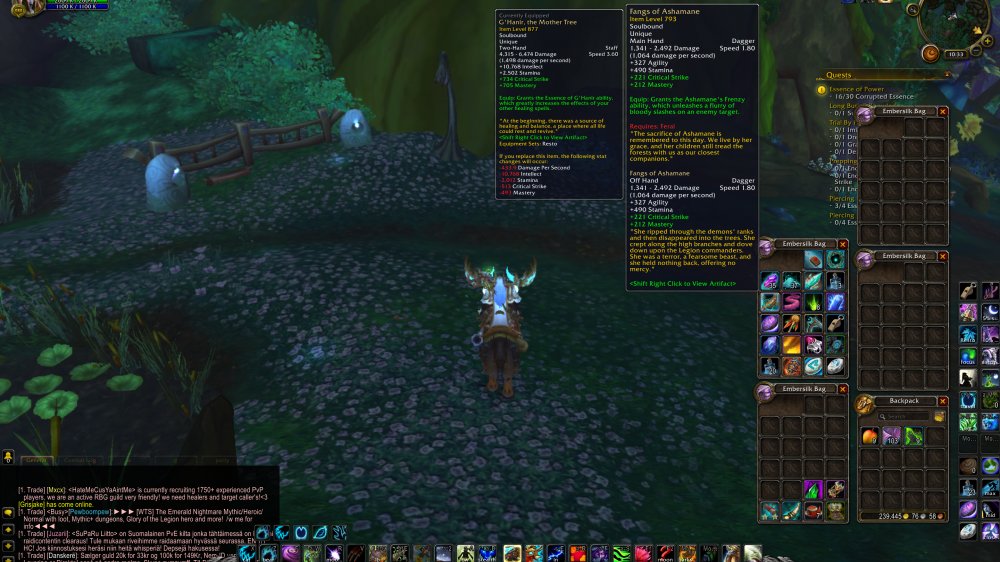Image resolution: width=1000 pixels, height=562 pixels.
Task: Select the purple item stack of 103
Action: click(x=891, y=436)
